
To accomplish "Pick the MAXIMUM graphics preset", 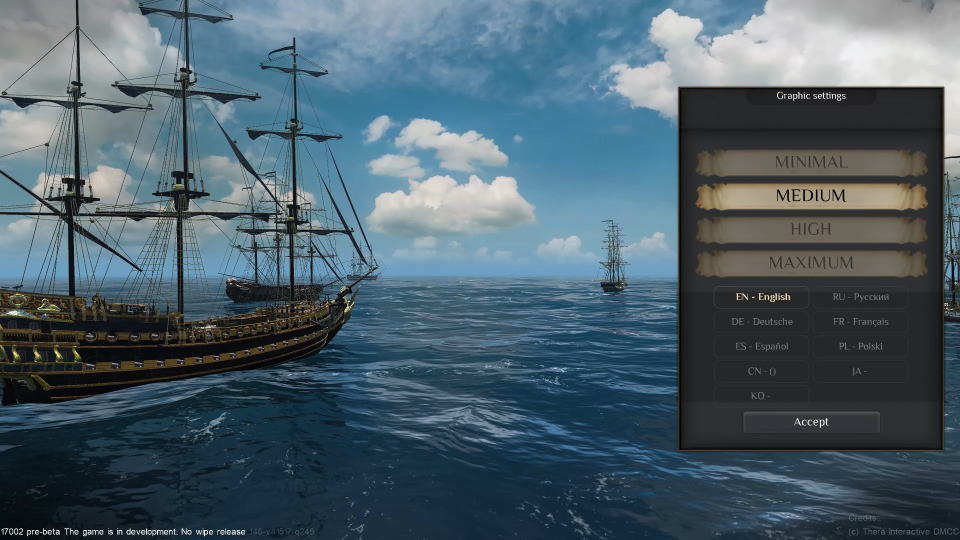I will [x=810, y=263].
